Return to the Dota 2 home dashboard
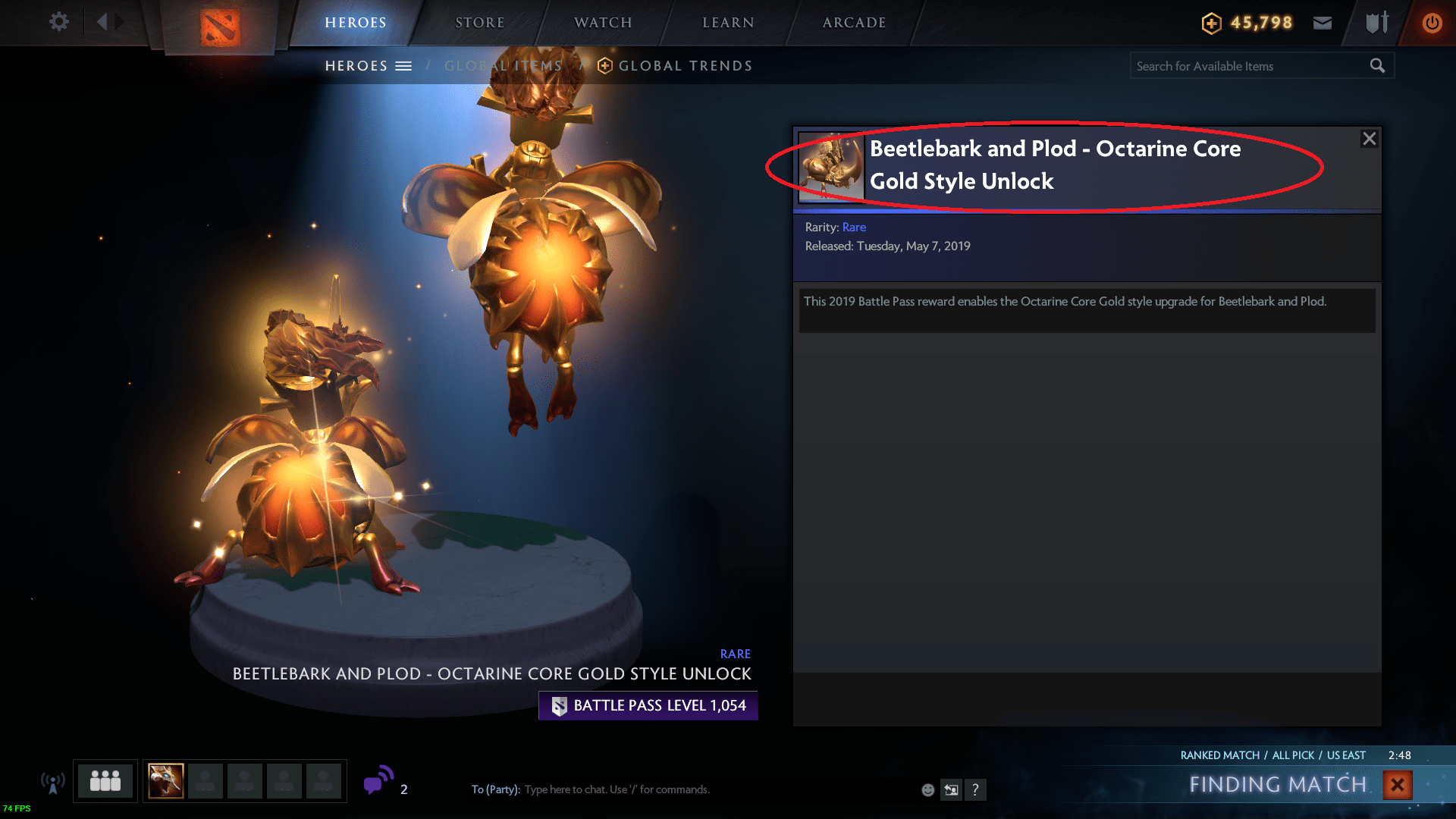1456x819 pixels. pos(220,27)
